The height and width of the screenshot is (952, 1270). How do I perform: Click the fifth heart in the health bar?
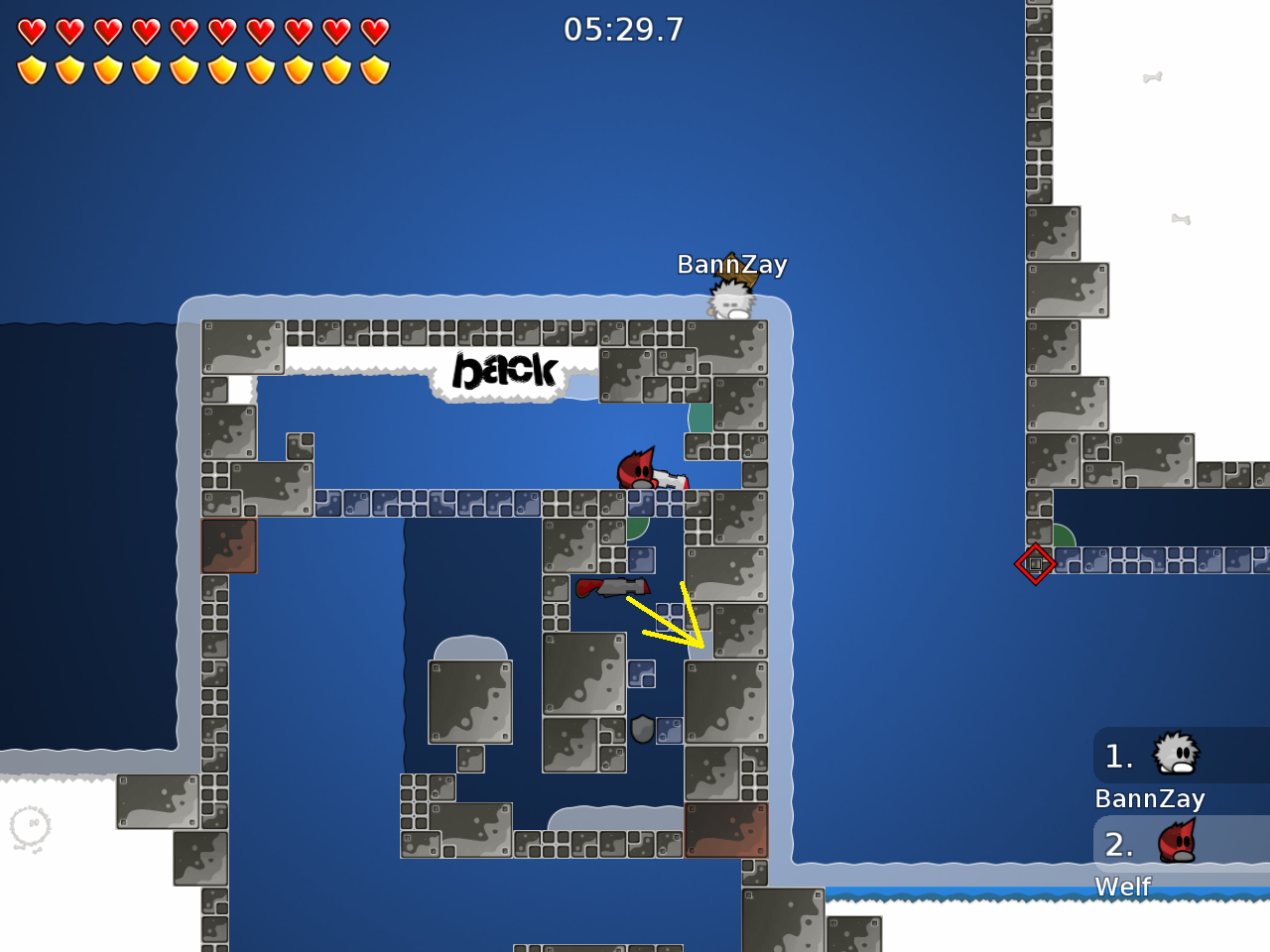(184, 31)
